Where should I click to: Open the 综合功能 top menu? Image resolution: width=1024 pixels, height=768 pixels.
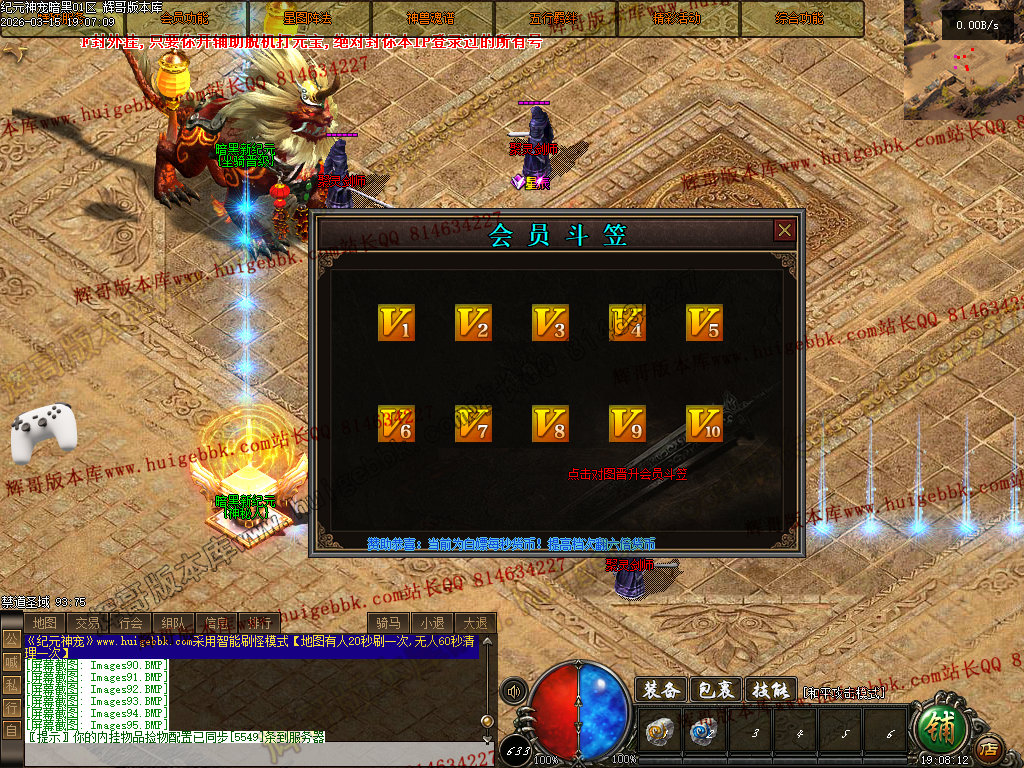(x=801, y=18)
